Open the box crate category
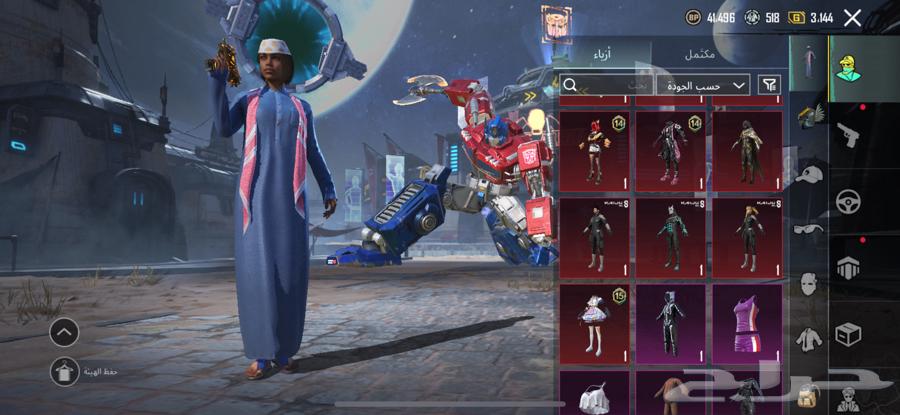Screen dimensions: 900x415 (x=848, y=334)
